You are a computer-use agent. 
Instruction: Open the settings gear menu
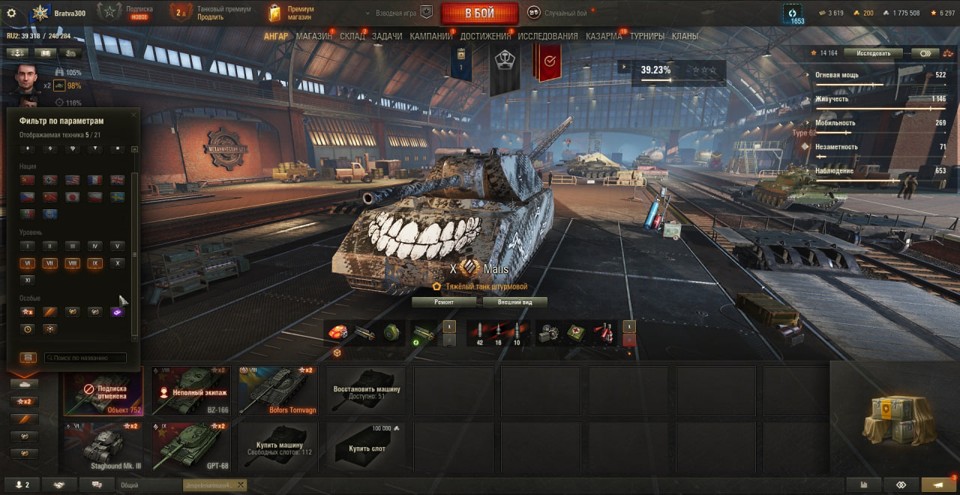pos(12,13)
